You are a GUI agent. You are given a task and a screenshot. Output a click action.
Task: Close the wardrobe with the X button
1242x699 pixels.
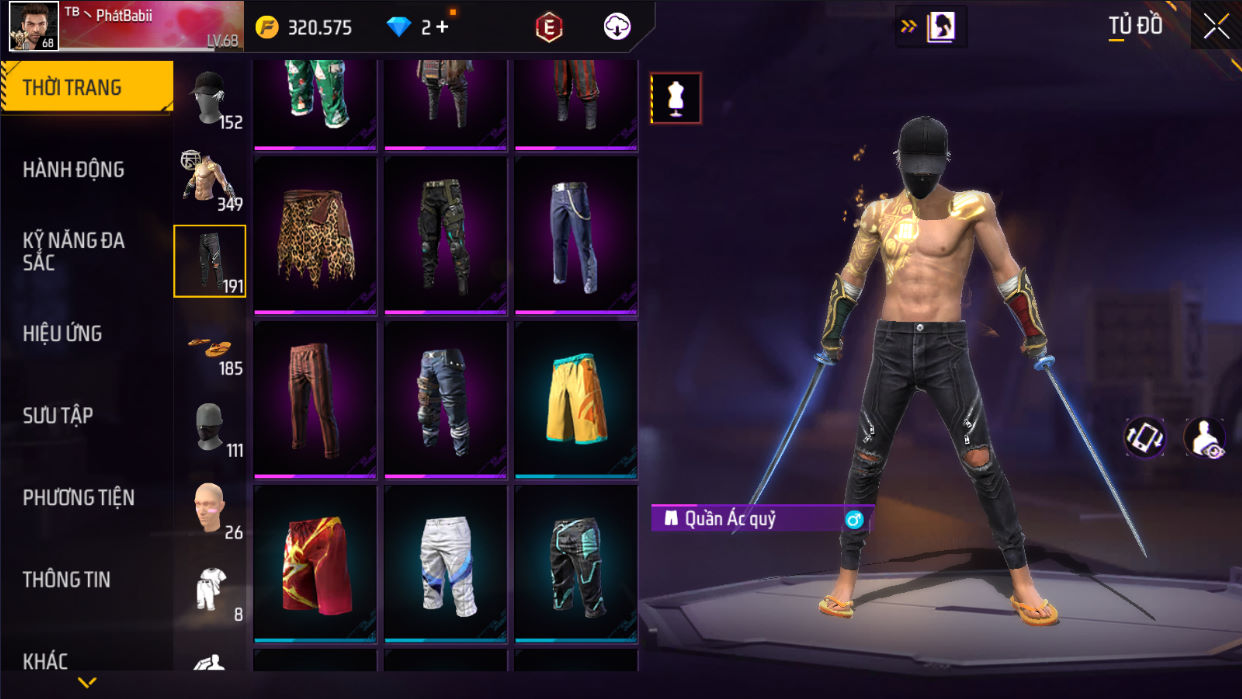tap(1216, 27)
